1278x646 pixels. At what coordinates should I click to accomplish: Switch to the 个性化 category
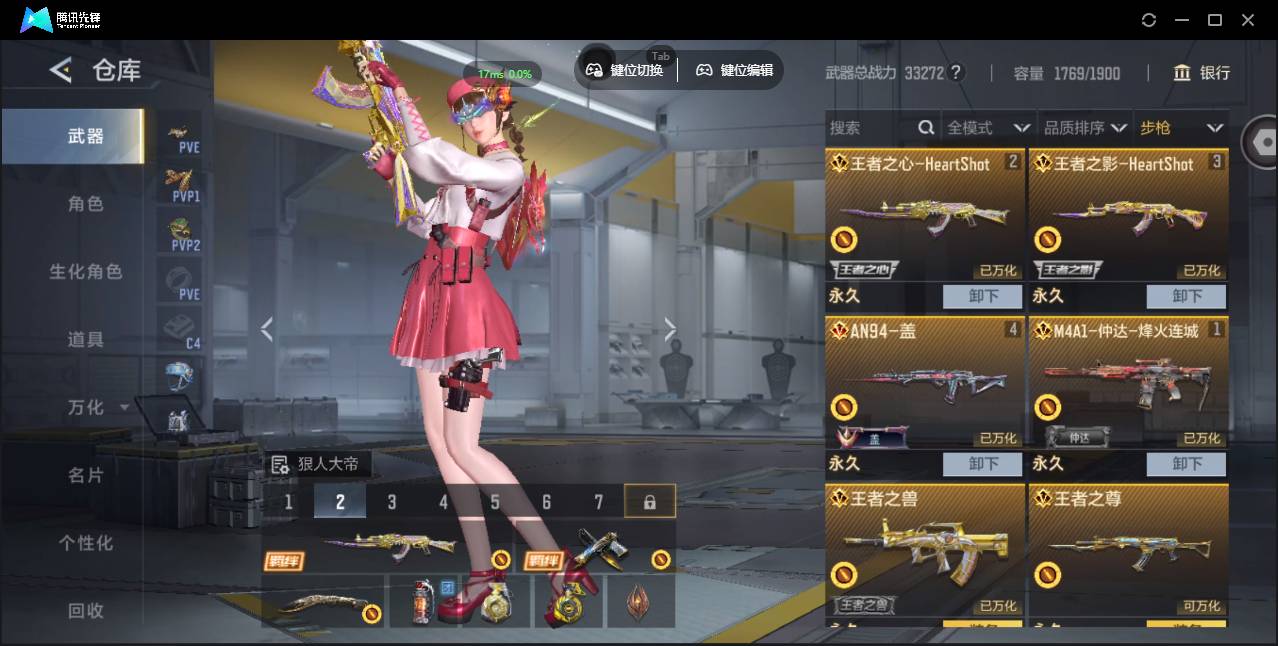point(85,543)
